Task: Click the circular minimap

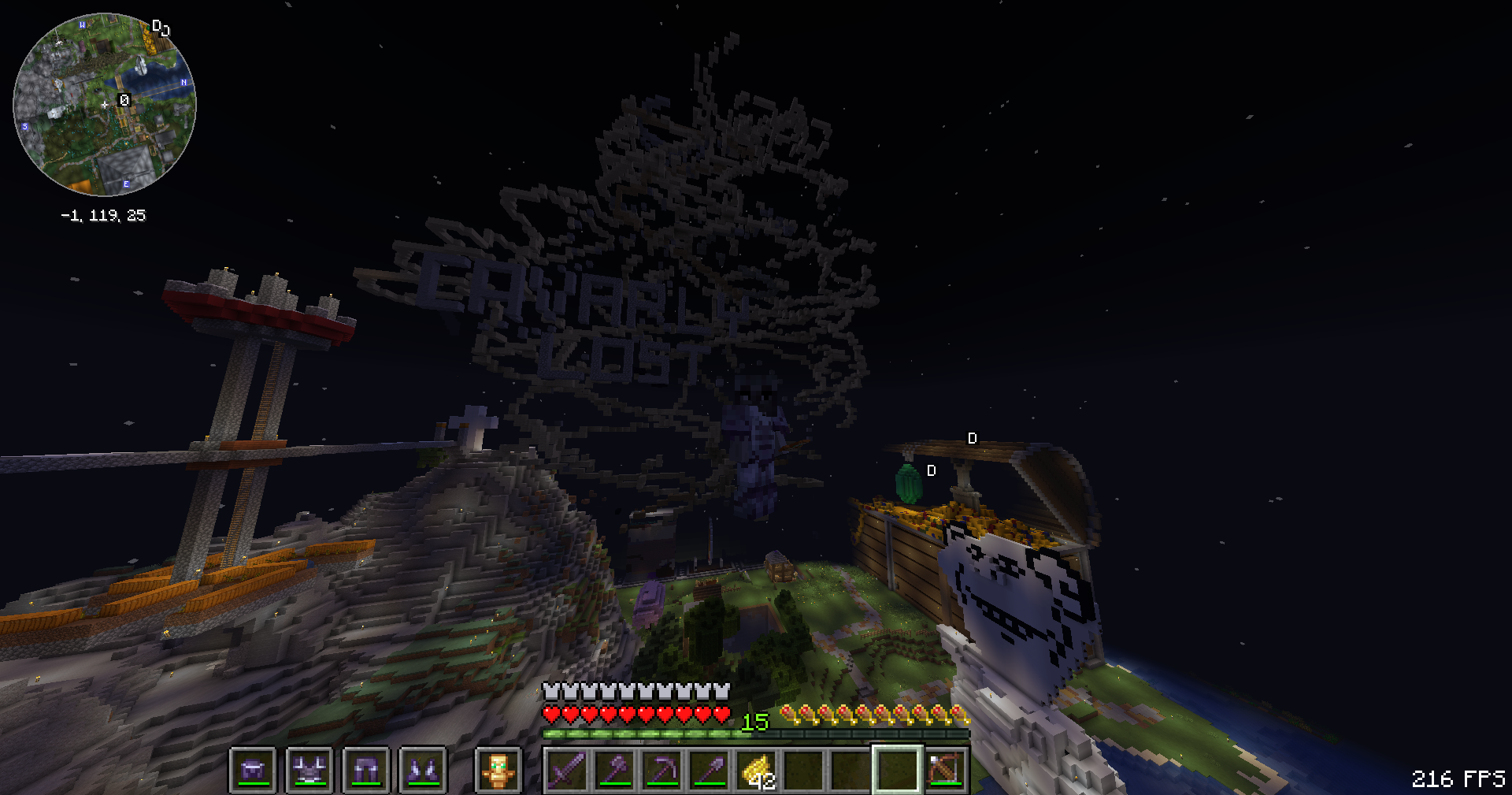Action: click(x=105, y=105)
